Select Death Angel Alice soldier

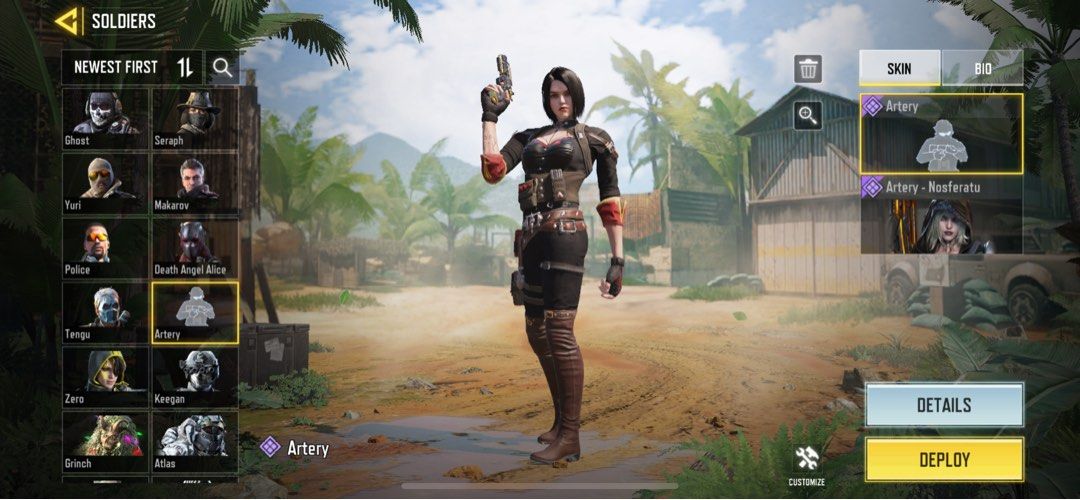point(194,248)
